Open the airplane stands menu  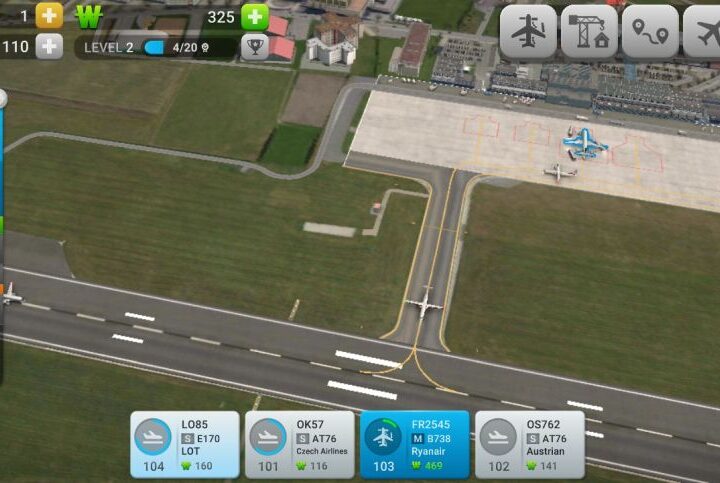[x=528, y=32]
